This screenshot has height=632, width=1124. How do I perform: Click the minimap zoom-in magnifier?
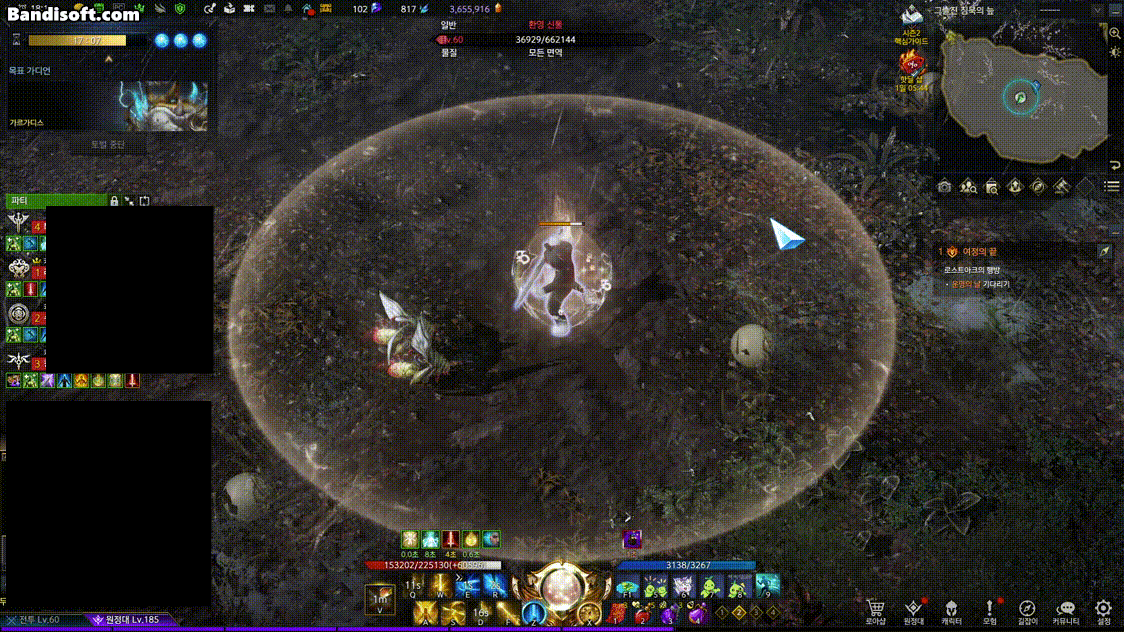click(x=1115, y=33)
